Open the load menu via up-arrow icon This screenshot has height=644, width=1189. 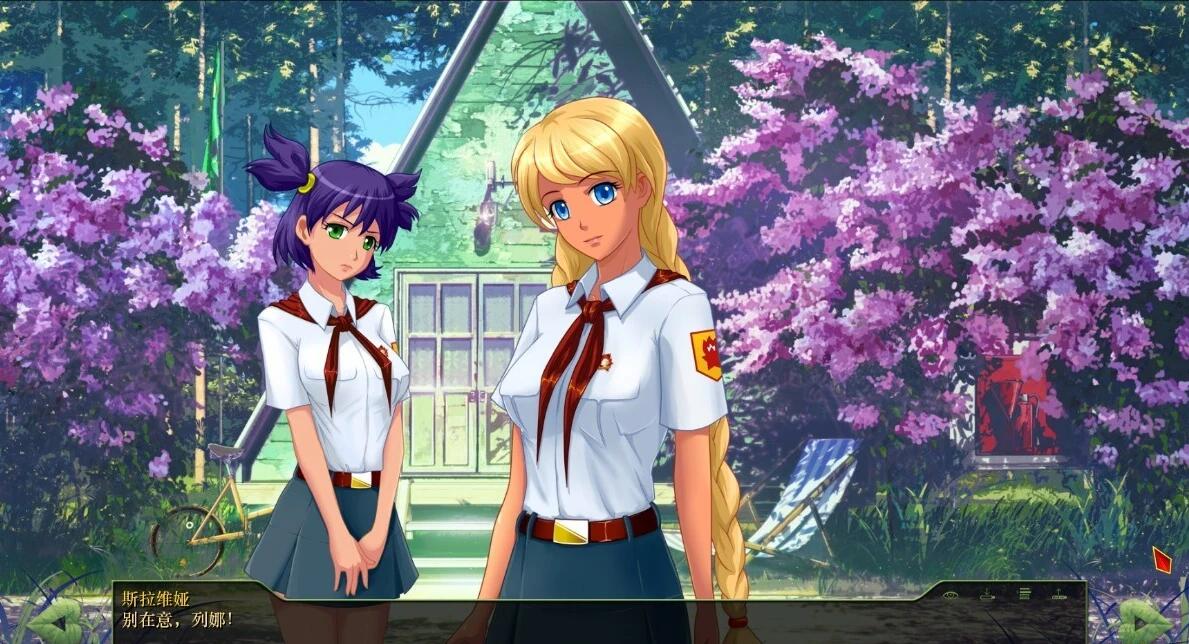1059,594
